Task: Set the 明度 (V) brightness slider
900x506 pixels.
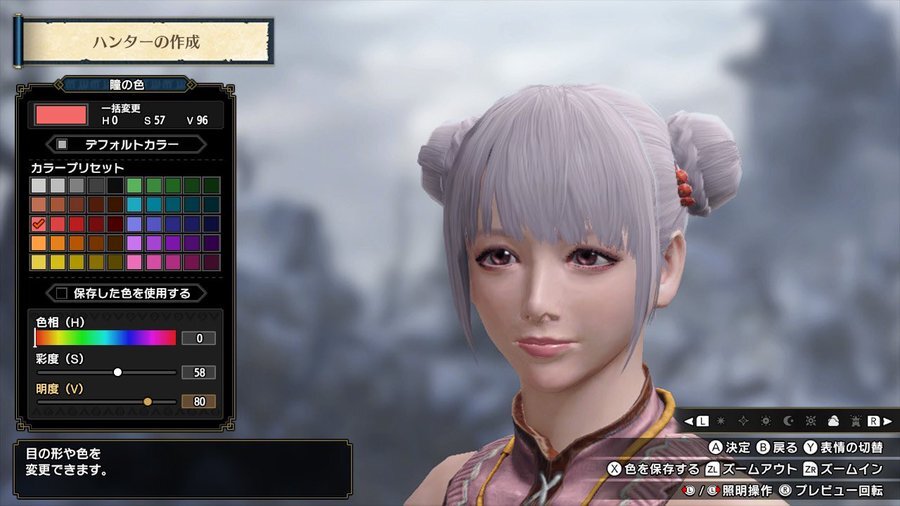Action: coord(147,401)
